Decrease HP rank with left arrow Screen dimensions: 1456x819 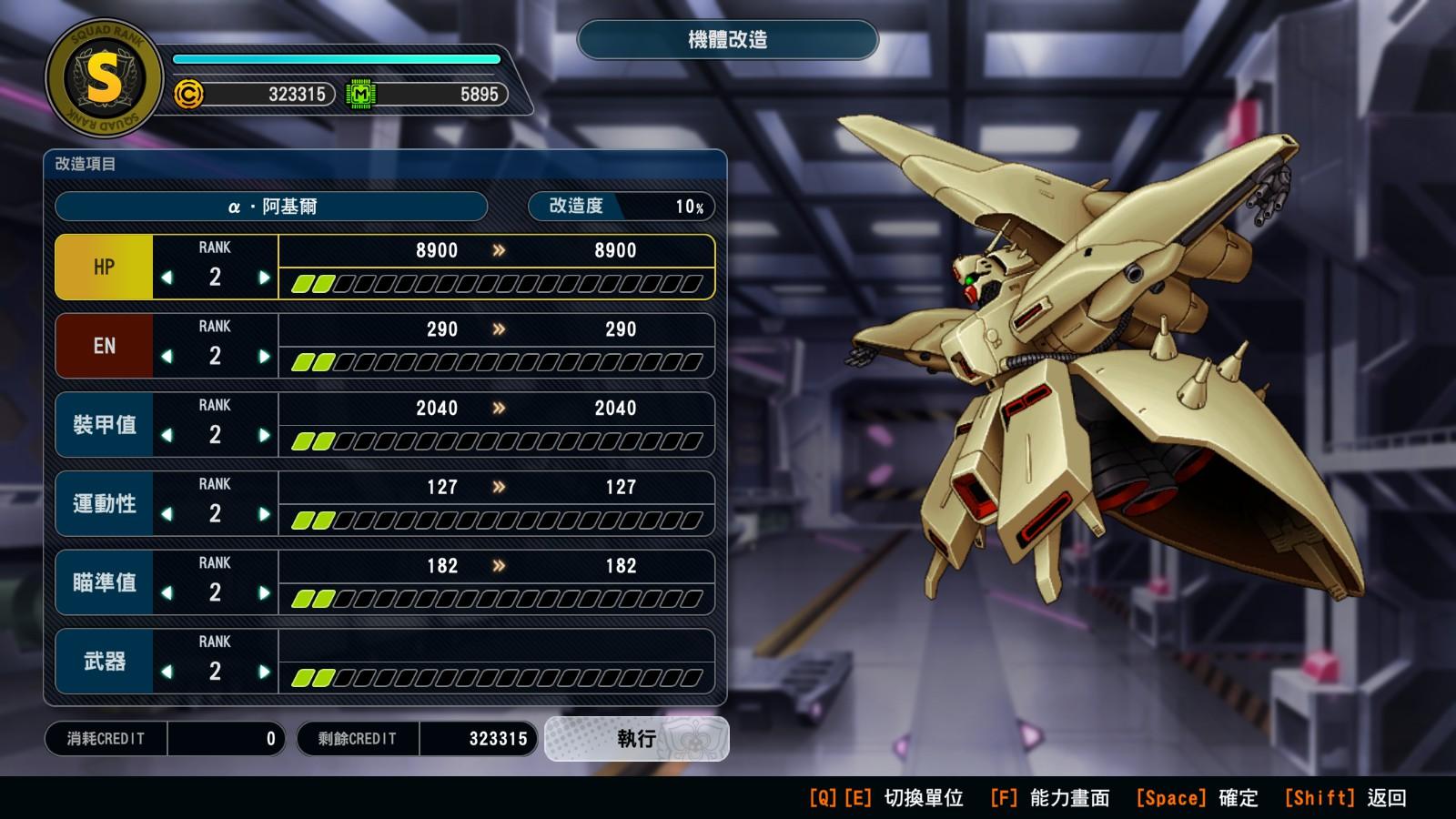point(167,278)
